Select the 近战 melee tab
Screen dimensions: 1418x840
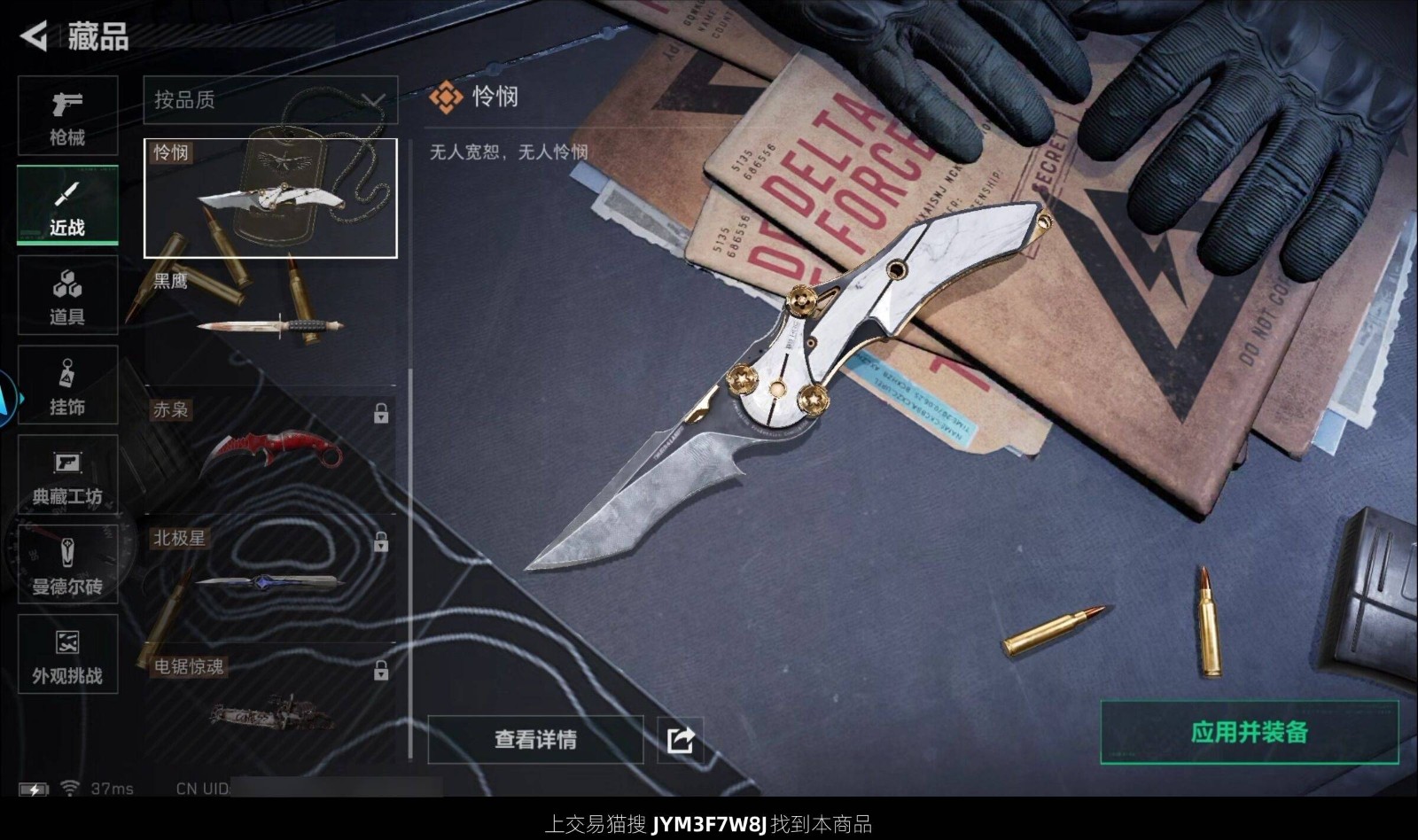coord(67,206)
